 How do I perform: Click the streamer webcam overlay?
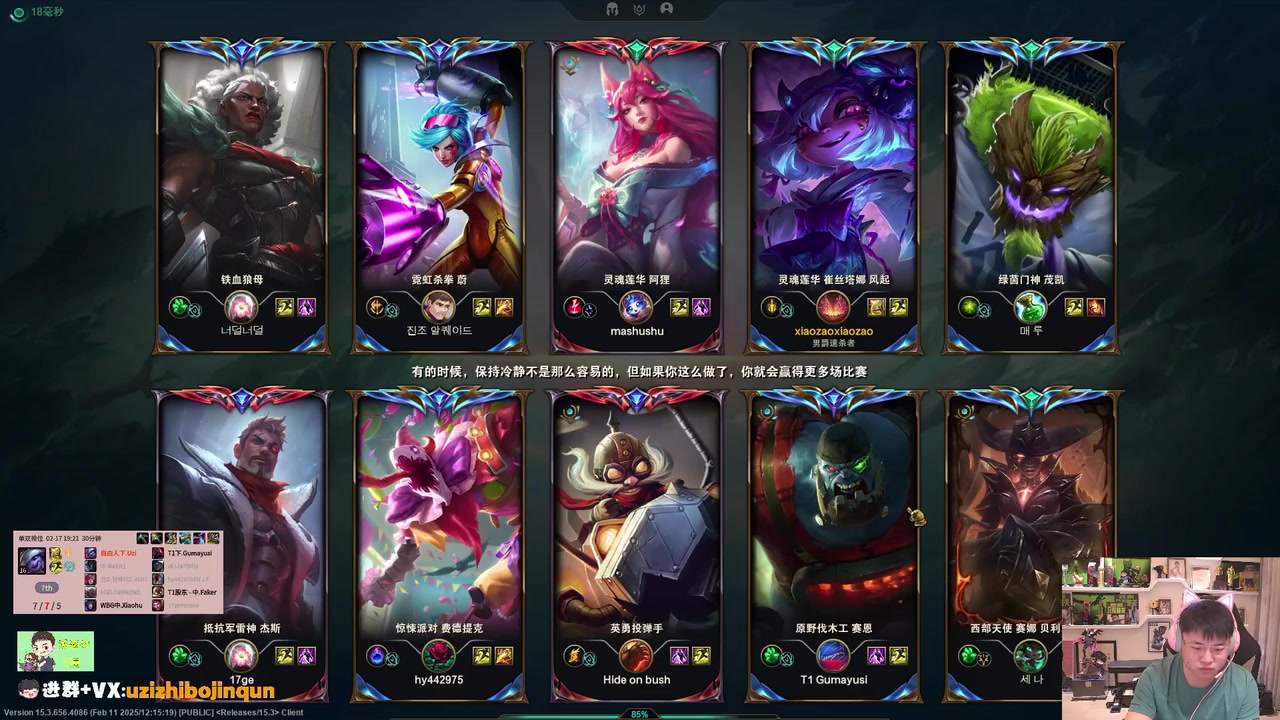(x=1170, y=638)
